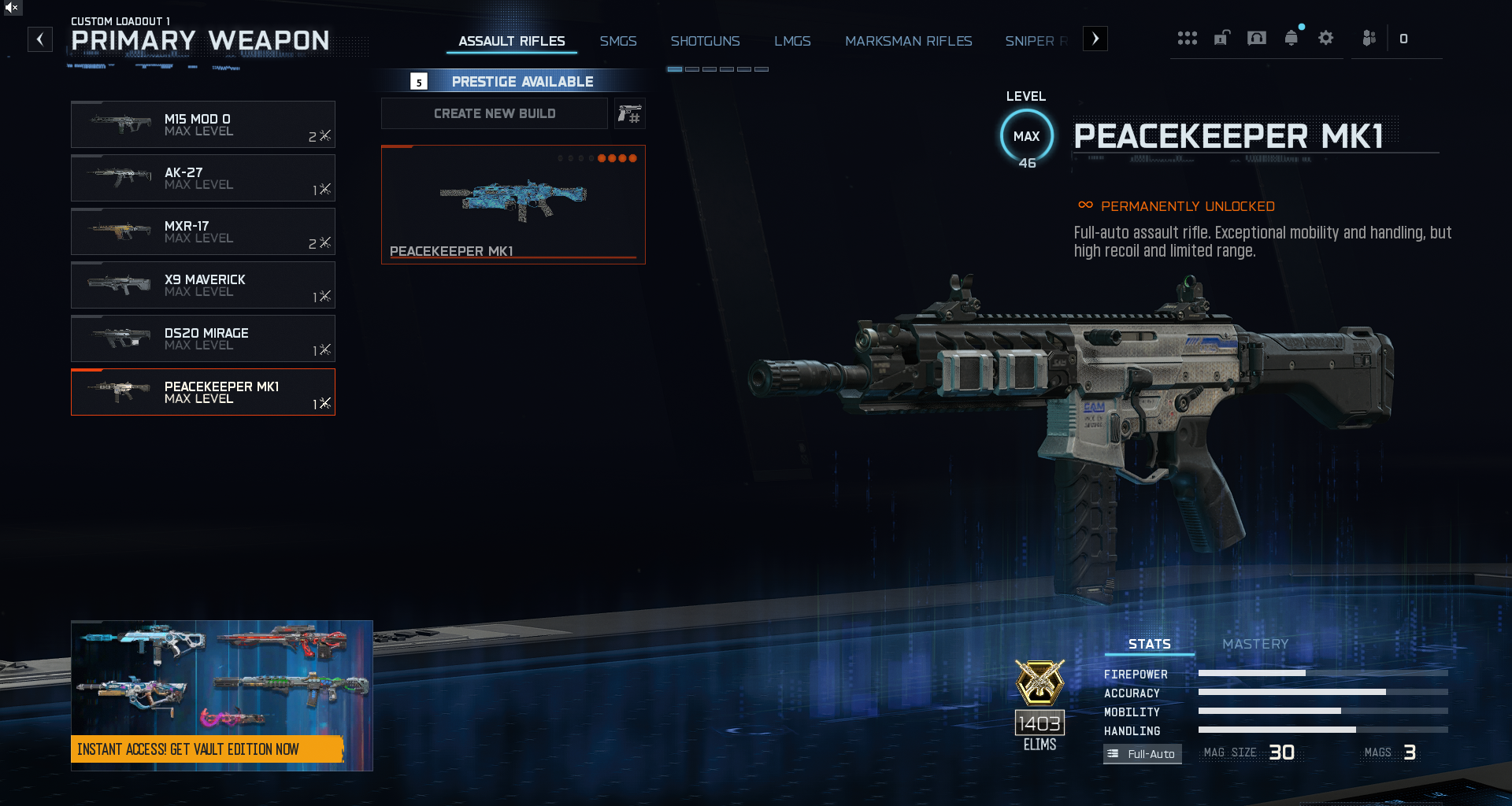Open the settings gear icon
Image resolution: width=1512 pixels, height=806 pixels.
tap(1326, 38)
